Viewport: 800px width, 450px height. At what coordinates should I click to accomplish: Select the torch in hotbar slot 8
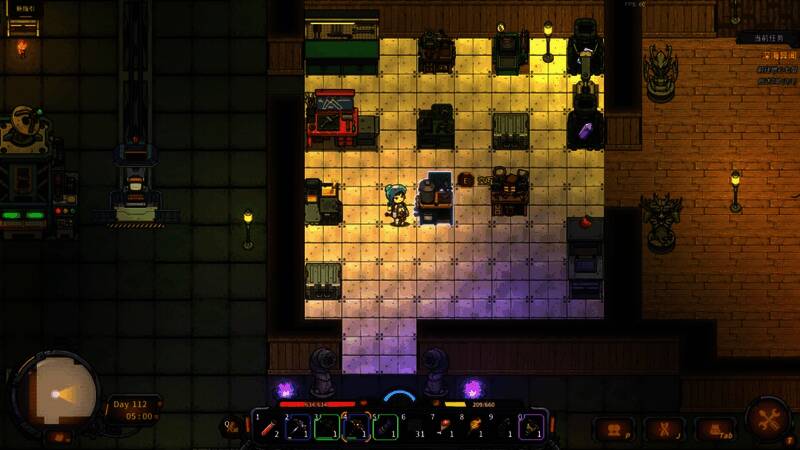pos(474,428)
